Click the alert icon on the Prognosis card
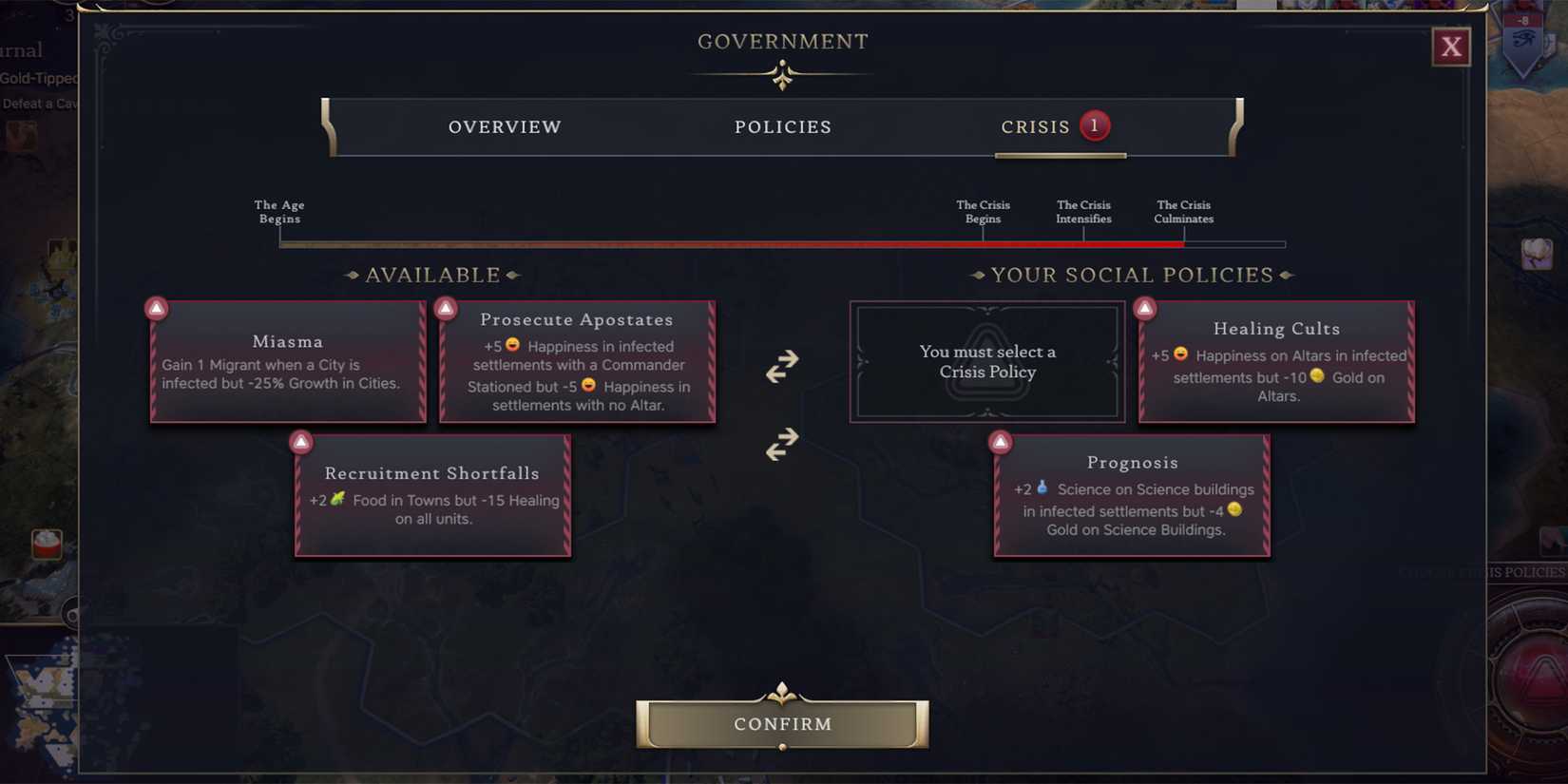1568x784 pixels. (x=1002, y=441)
